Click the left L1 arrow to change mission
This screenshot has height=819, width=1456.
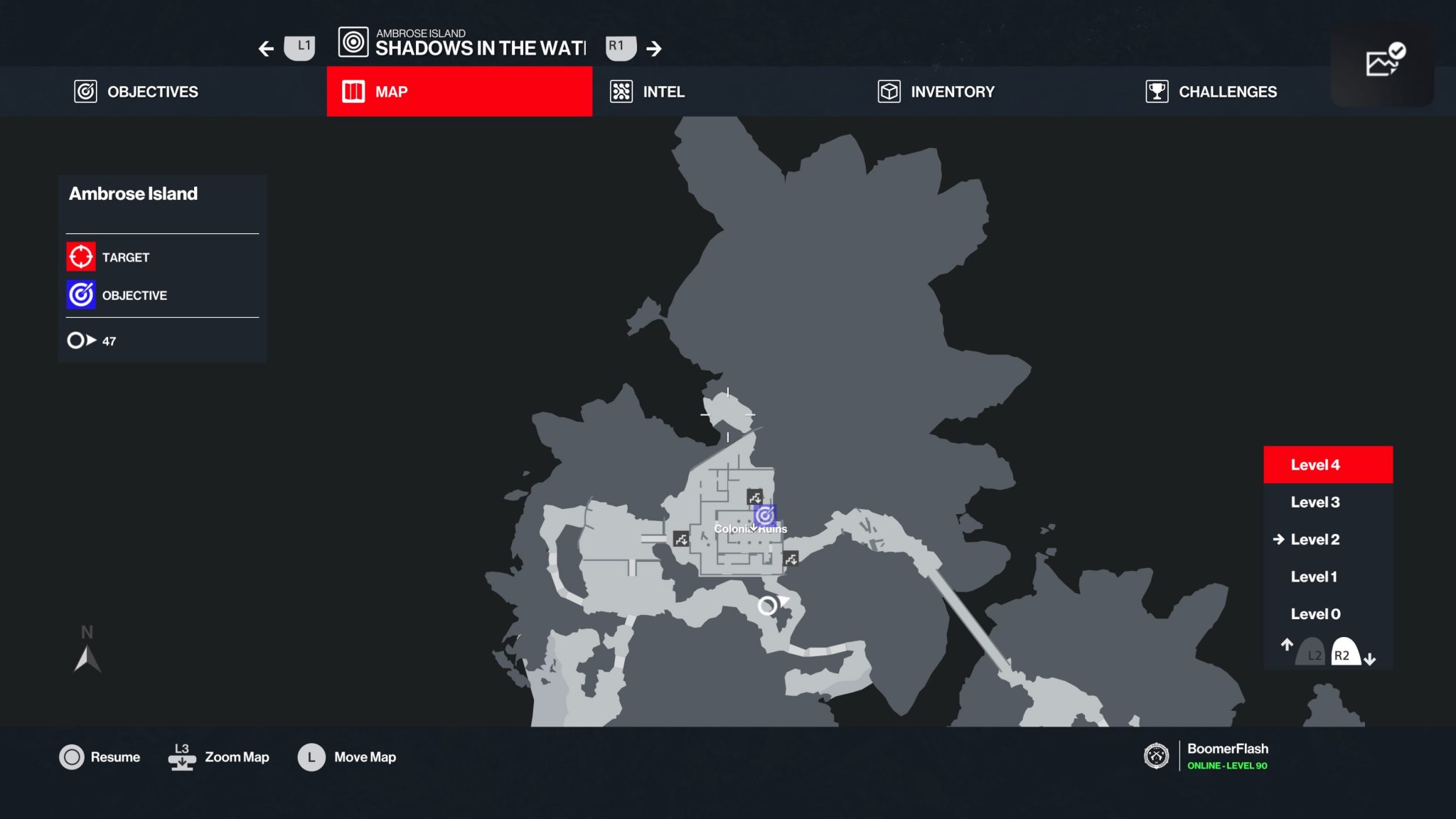click(x=265, y=48)
